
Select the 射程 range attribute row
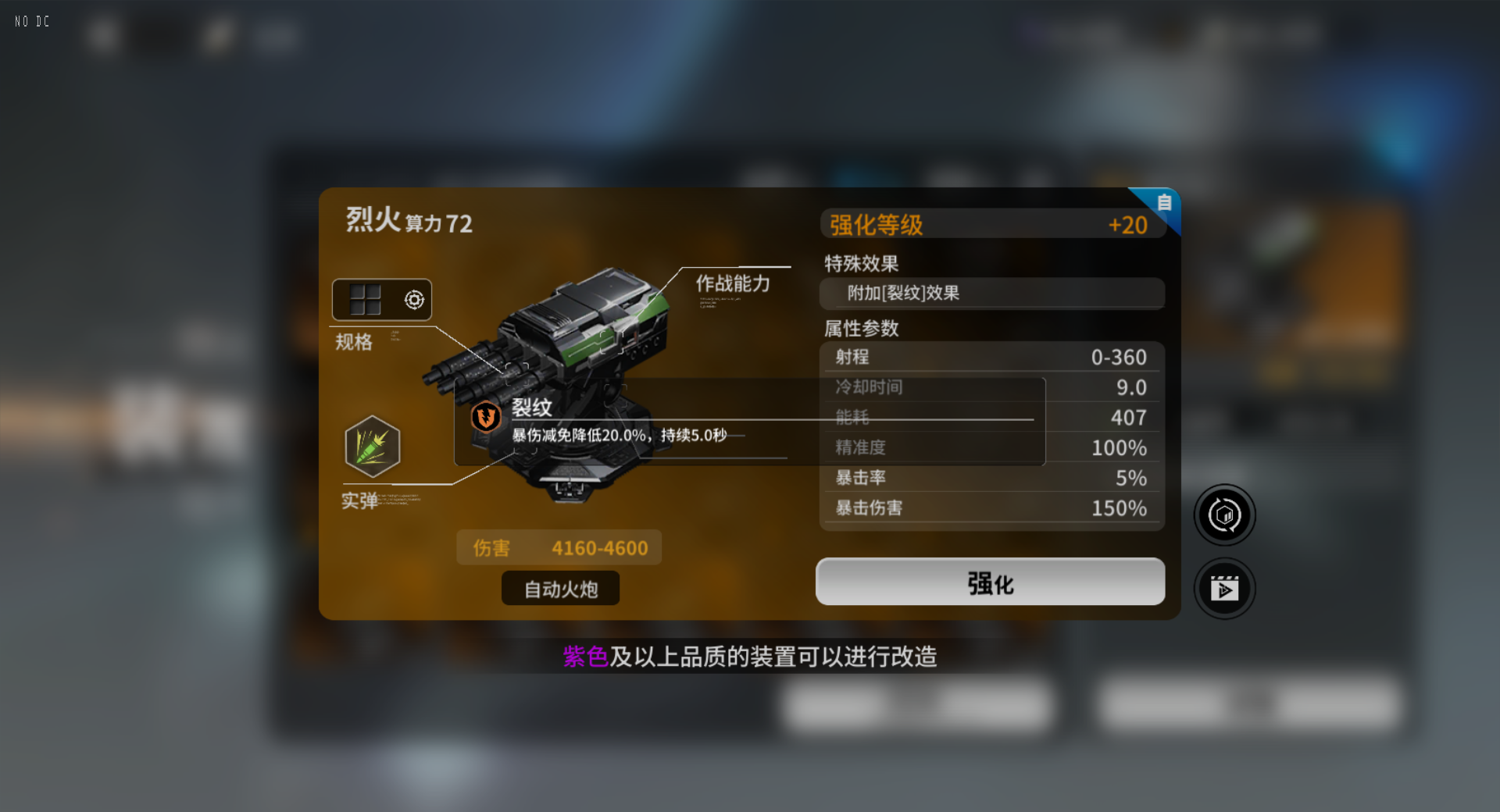tap(991, 357)
